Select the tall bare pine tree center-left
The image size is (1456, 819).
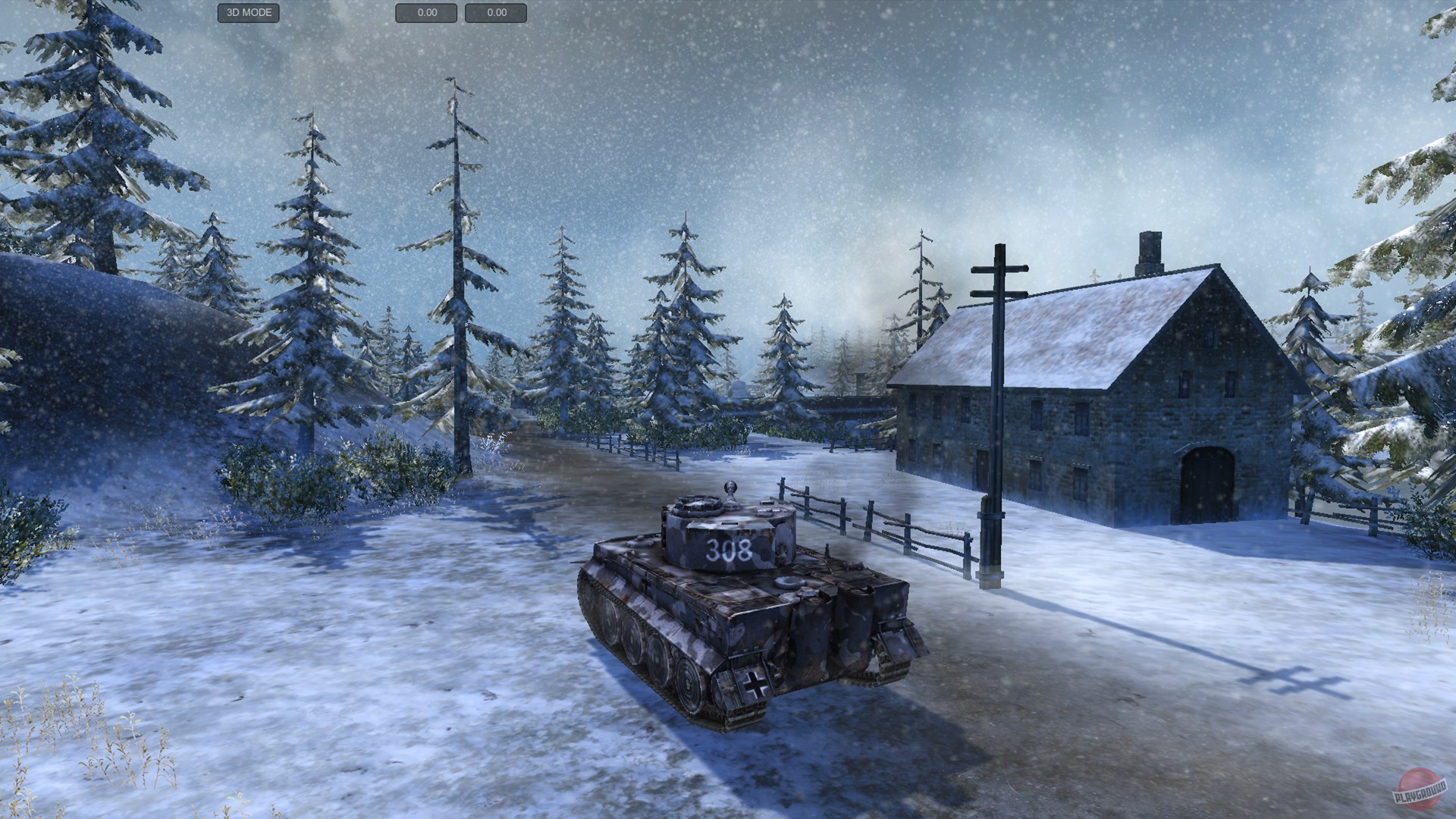coord(455,265)
